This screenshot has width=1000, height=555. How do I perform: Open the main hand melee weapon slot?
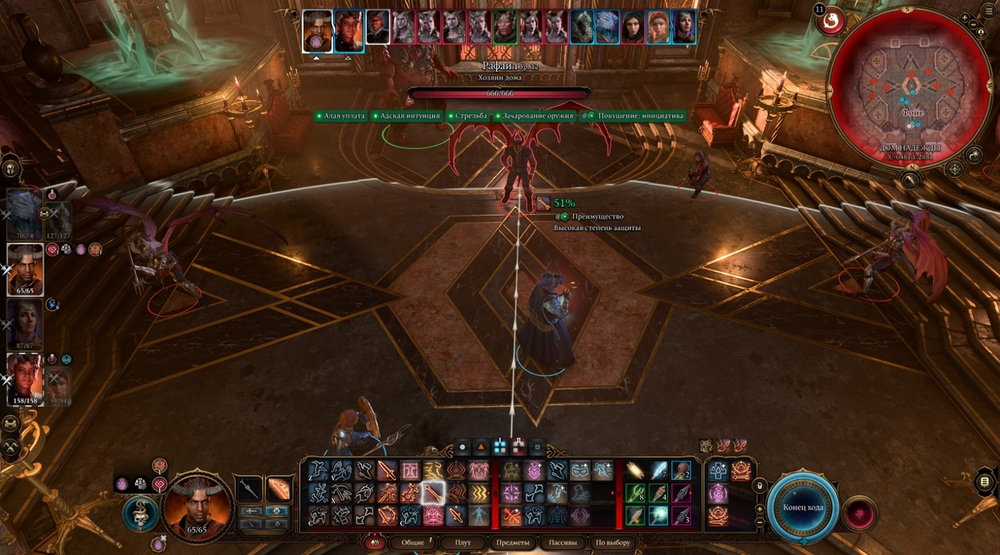(x=250, y=489)
